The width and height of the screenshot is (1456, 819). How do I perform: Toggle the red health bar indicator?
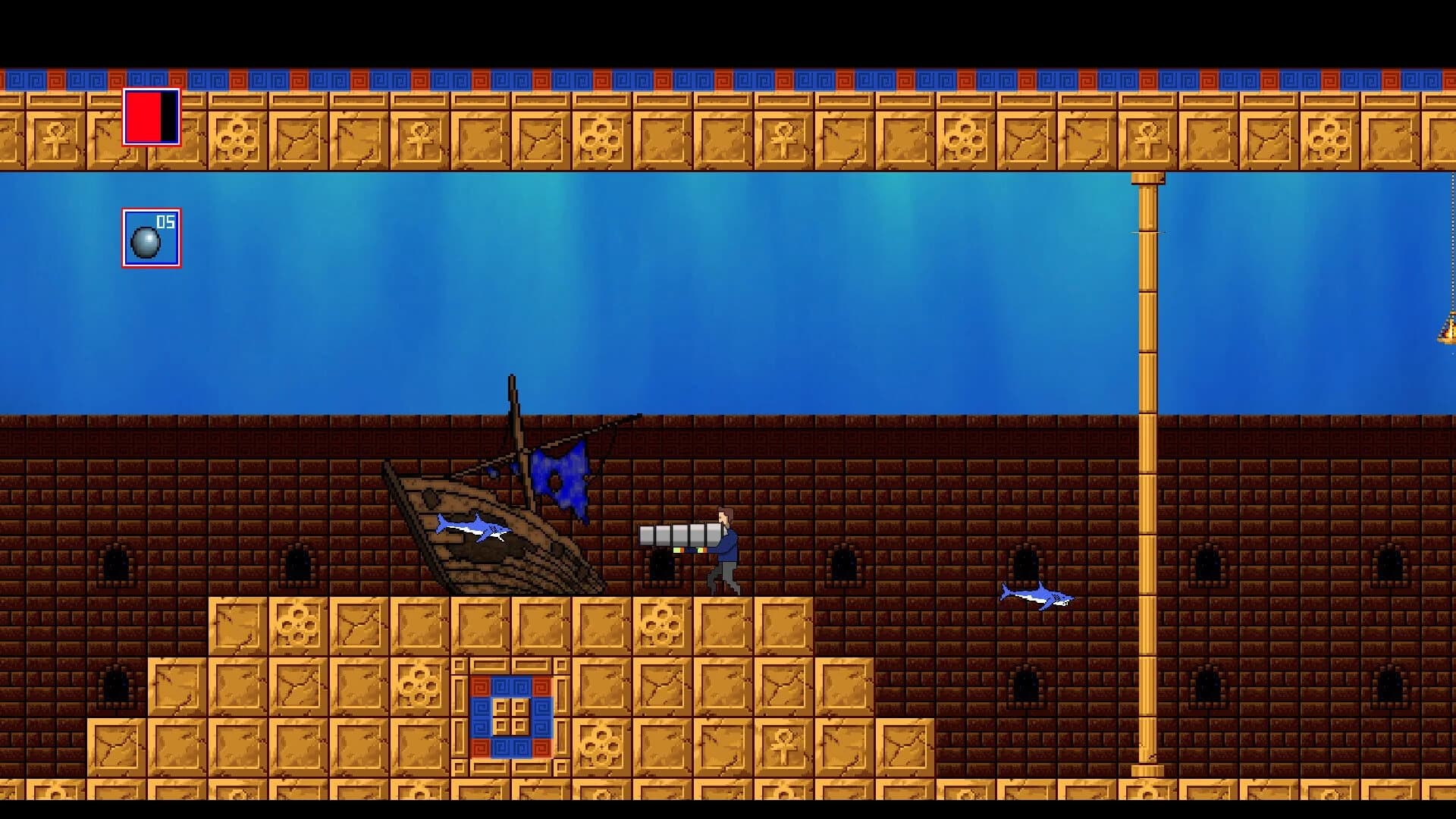[152, 118]
